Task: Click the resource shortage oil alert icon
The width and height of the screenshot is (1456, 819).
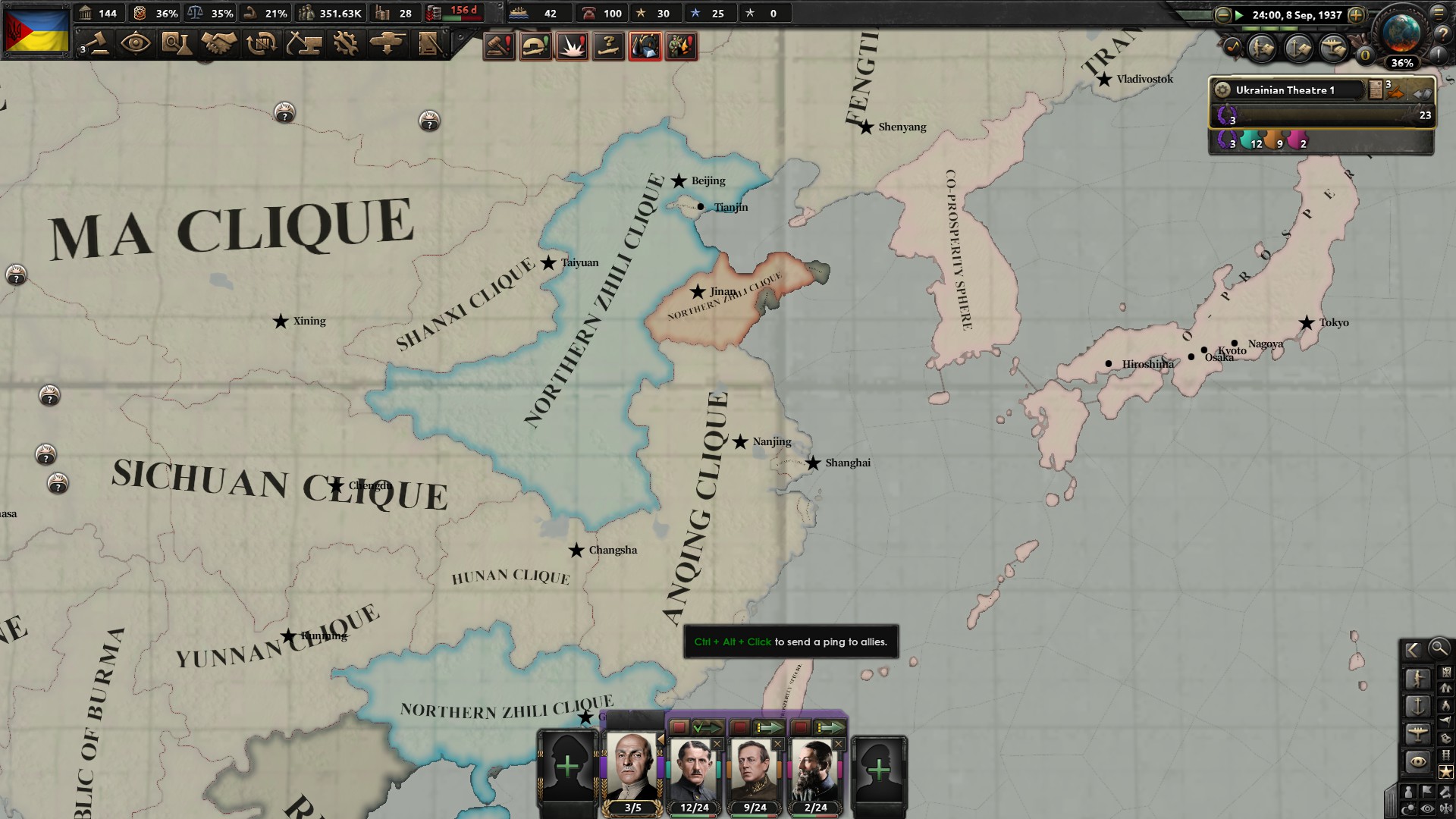Action: point(645,46)
